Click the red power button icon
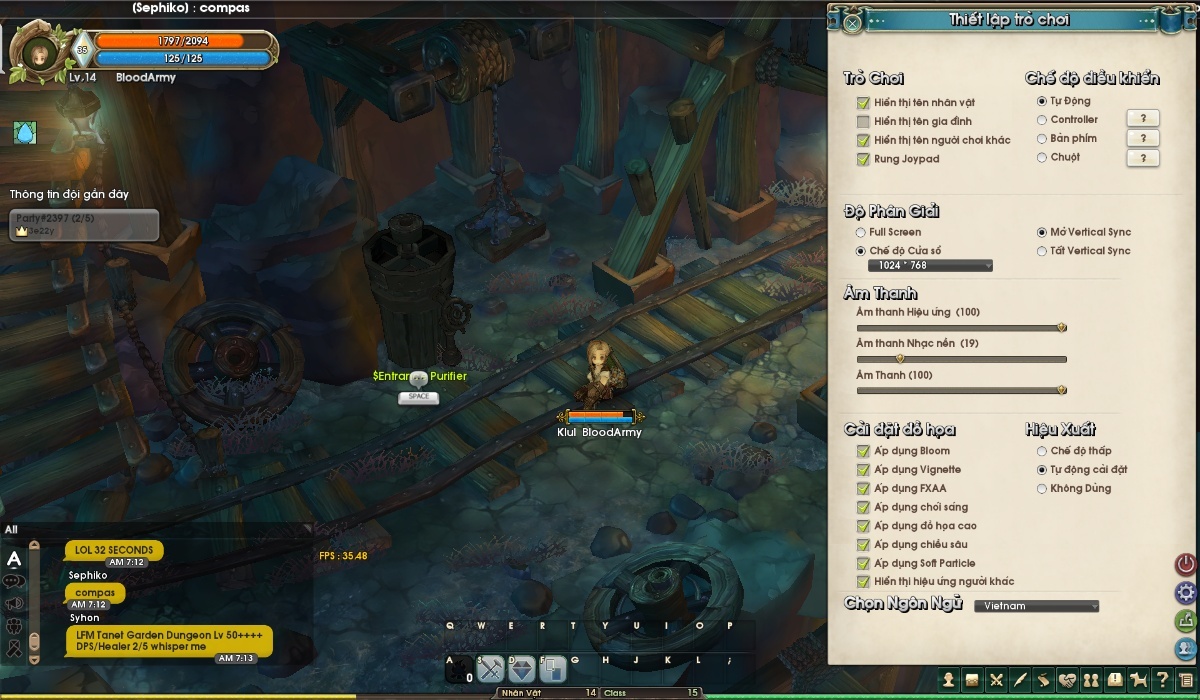1200x700 pixels. pyautogui.click(x=1186, y=565)
